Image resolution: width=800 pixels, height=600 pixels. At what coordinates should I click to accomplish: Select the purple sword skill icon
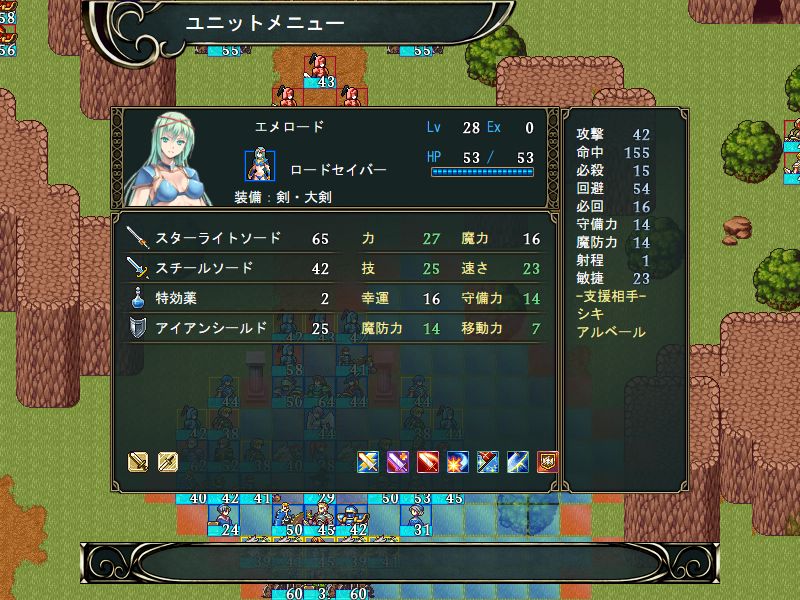(398, 462)
